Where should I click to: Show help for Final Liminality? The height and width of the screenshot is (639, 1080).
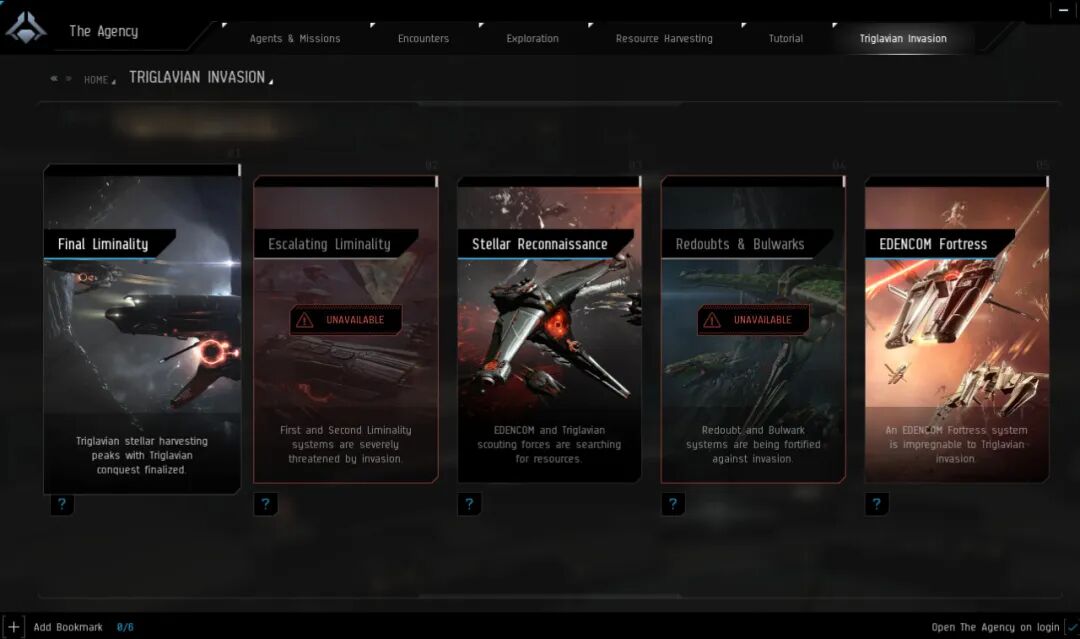pos(62,504)
